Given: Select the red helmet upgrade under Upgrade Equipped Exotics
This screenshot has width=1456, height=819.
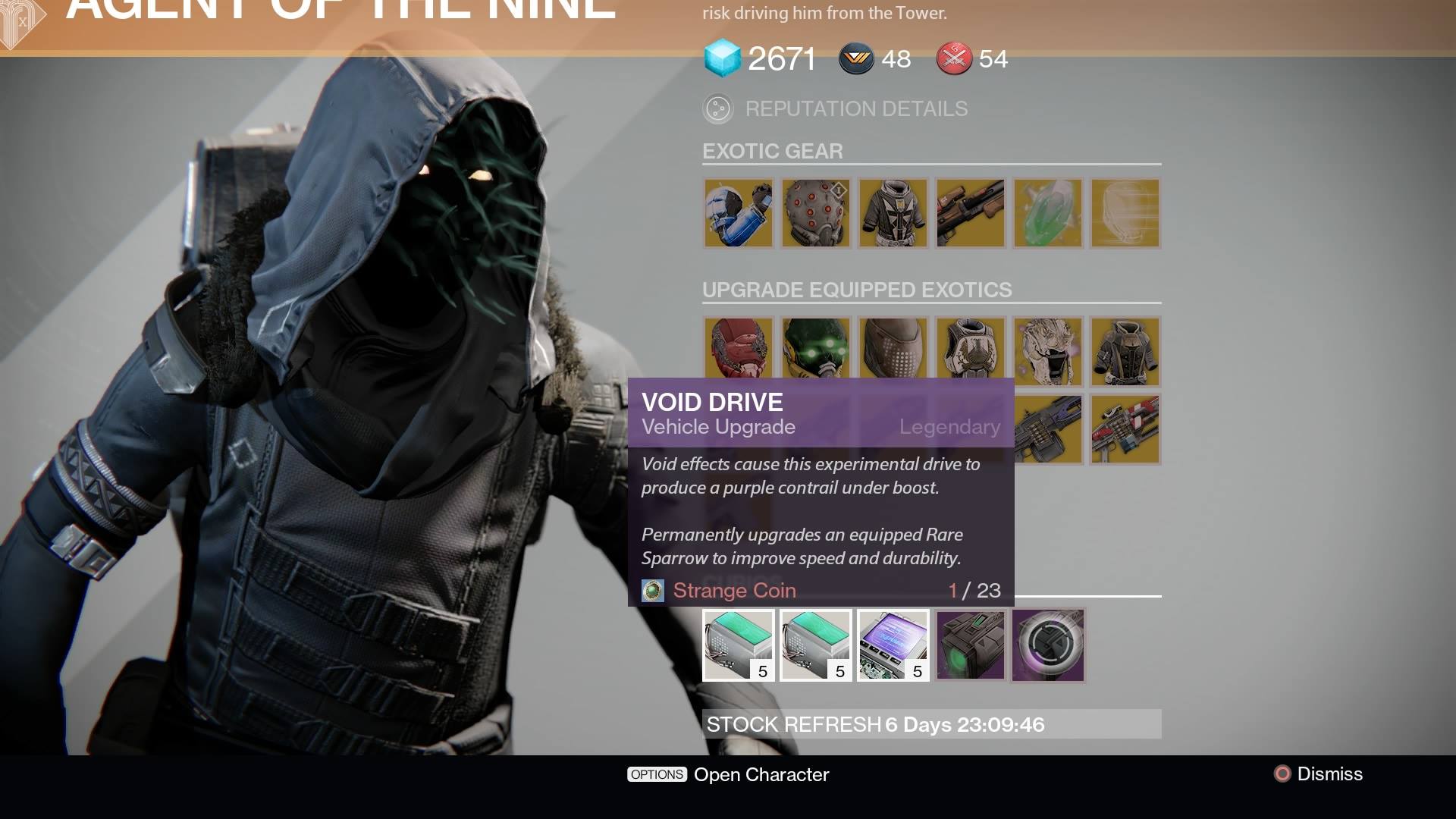Looking at the screenshot, I should pos(738,351).
